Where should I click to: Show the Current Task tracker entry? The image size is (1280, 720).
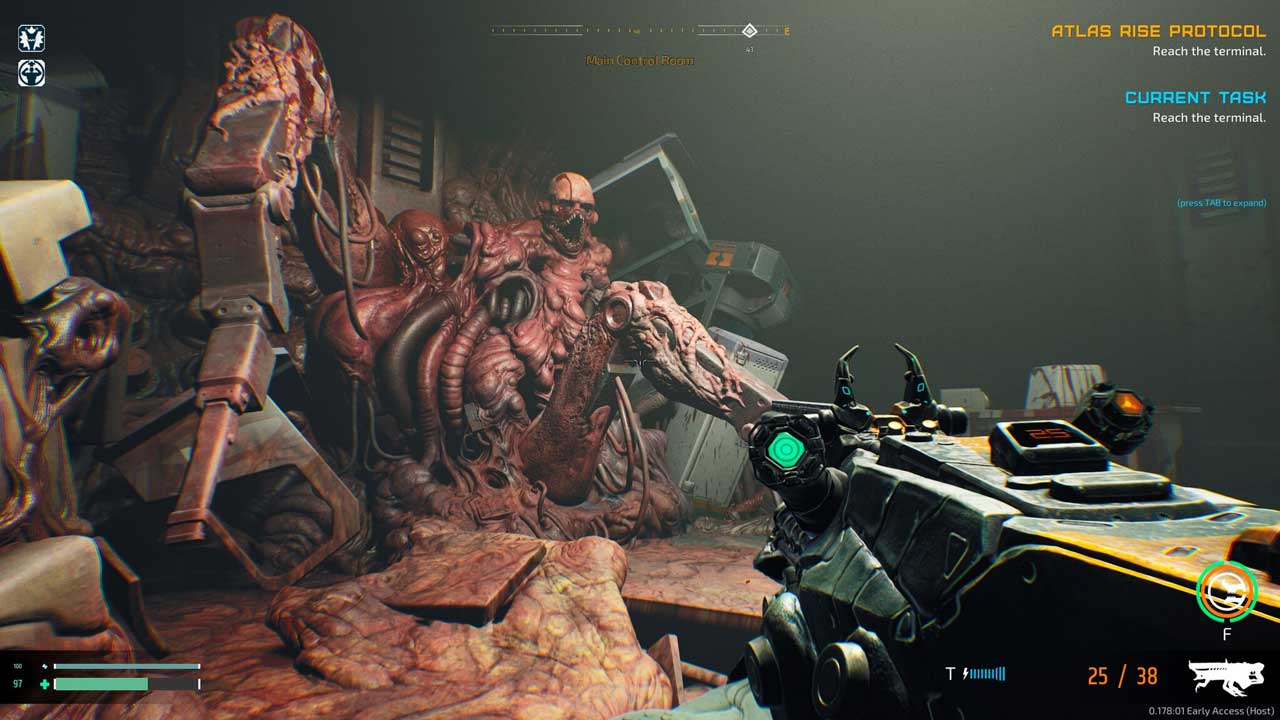[1195, 97]
